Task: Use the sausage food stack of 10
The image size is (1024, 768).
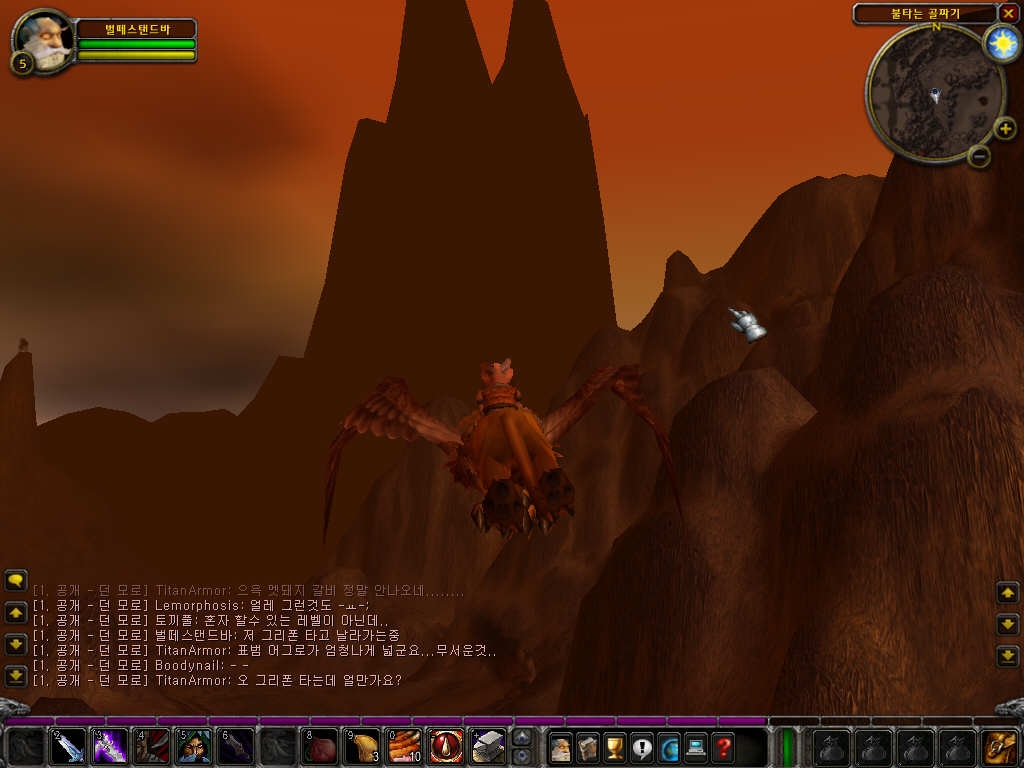Action: (404, 747)
